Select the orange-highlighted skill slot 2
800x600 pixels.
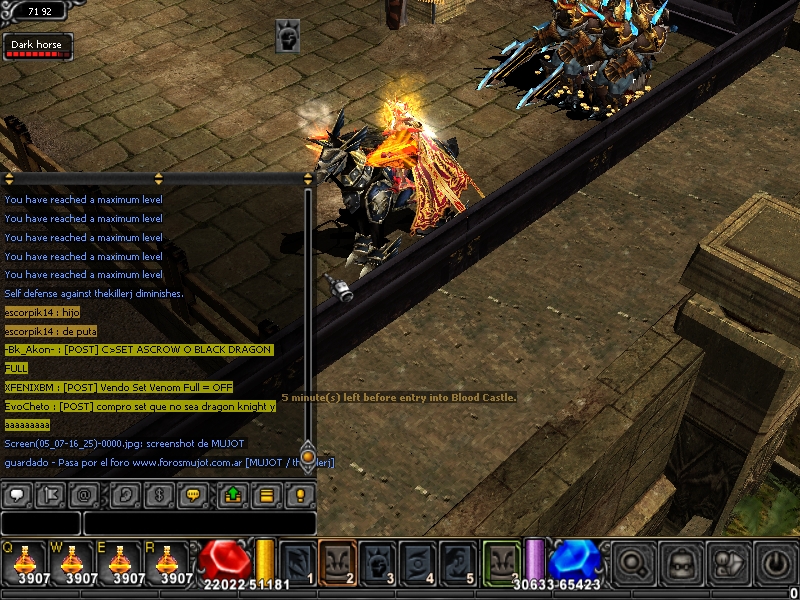click(338, 562)
